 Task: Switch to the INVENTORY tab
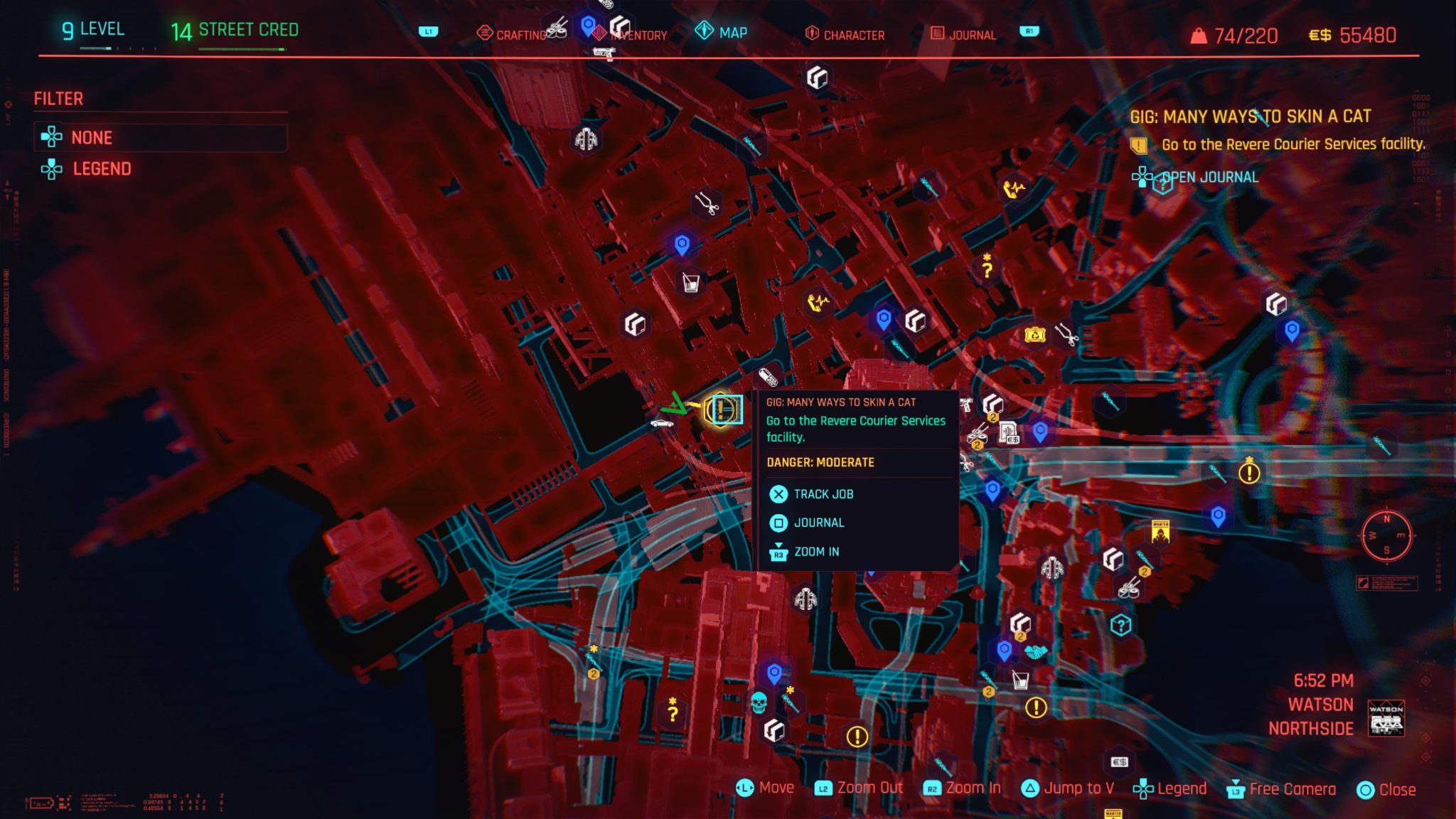pos(640,34)
